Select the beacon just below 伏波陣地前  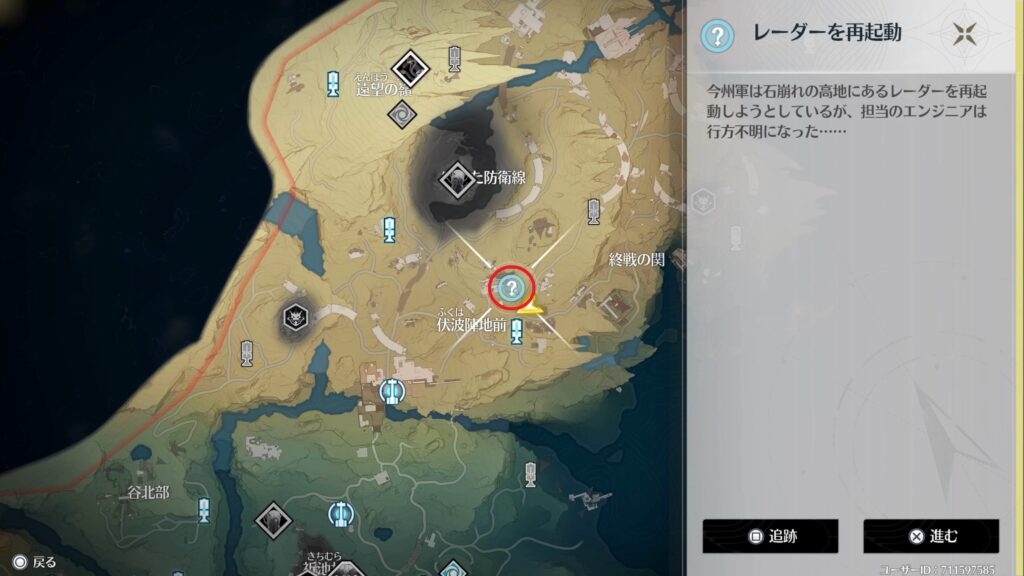517,332
